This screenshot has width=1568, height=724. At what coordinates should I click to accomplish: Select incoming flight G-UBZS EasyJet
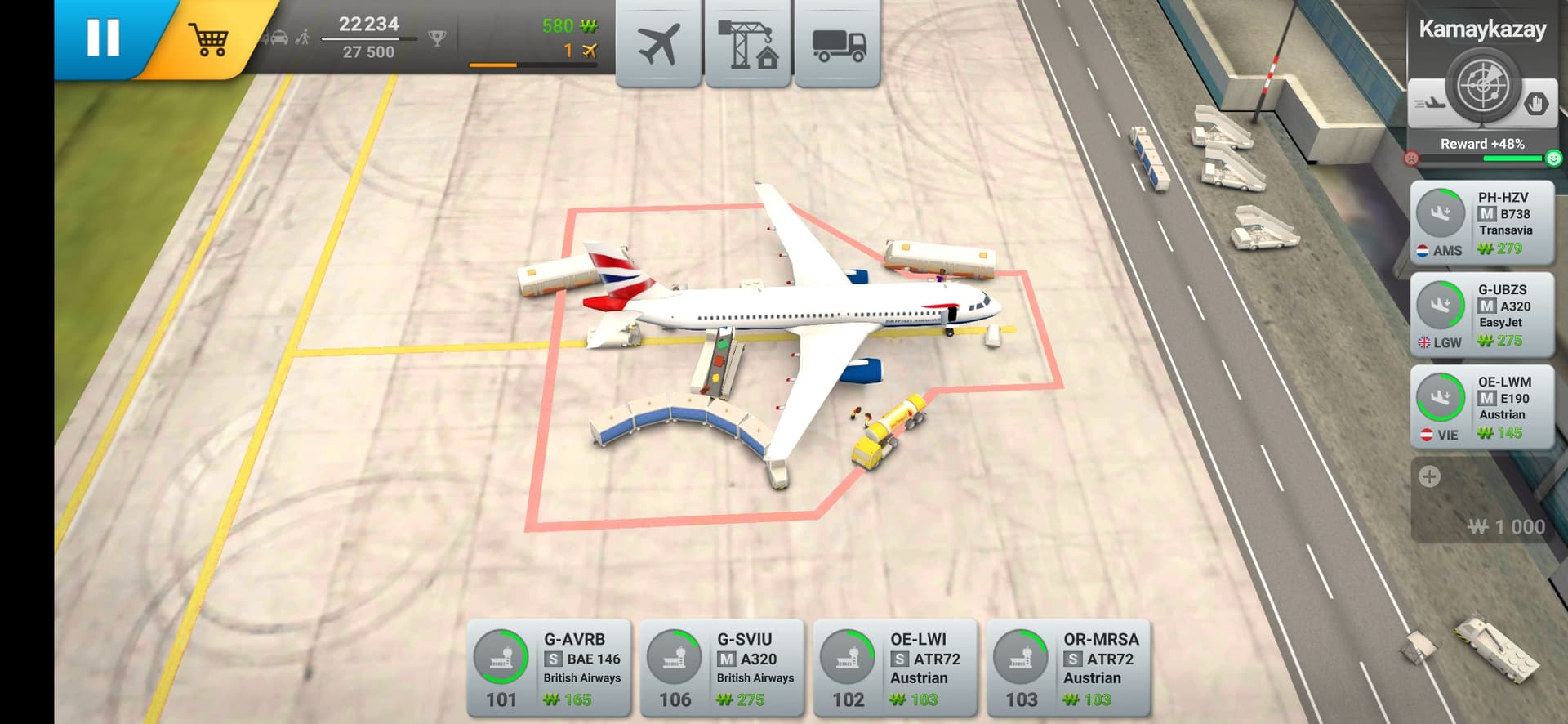coord(1482,315)
